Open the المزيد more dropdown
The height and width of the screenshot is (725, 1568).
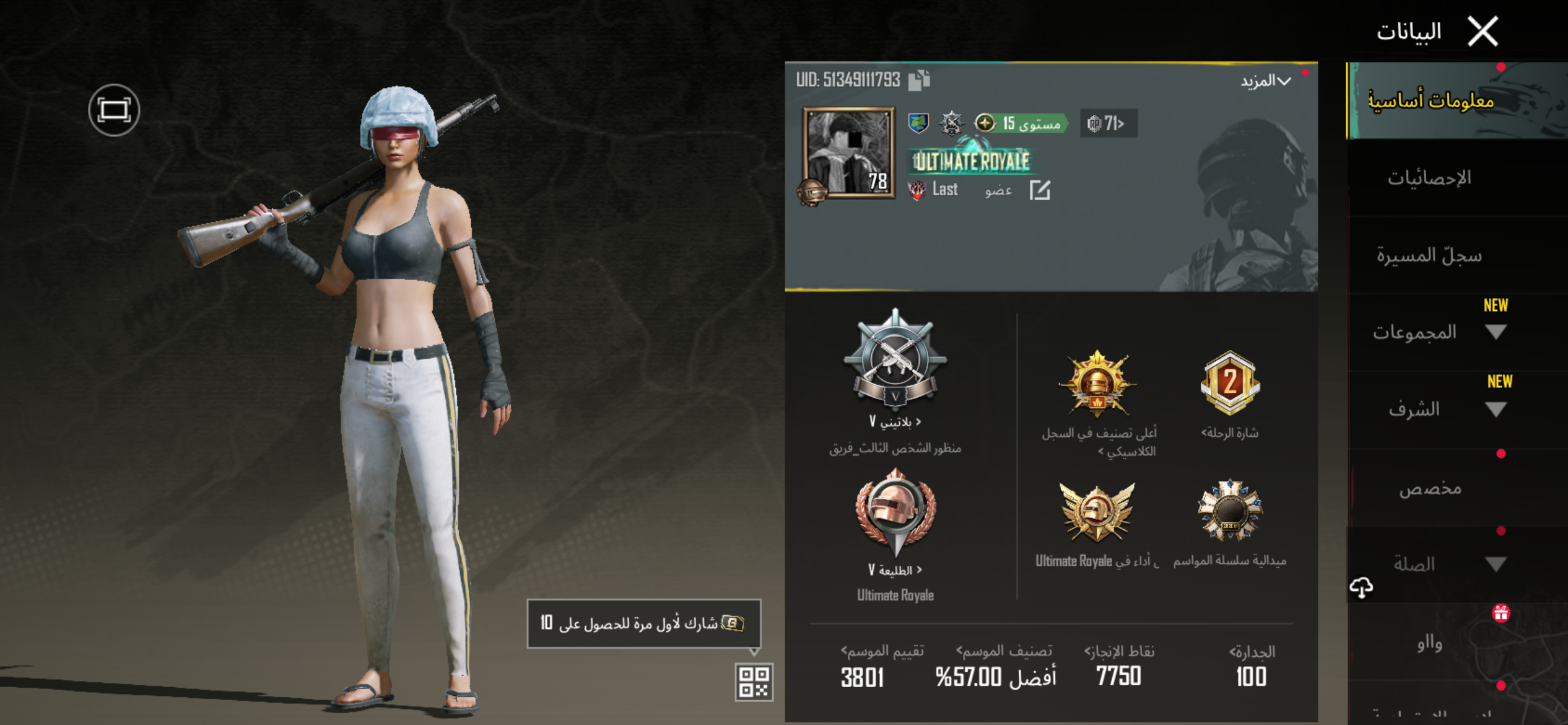(x=1266, y=81)
